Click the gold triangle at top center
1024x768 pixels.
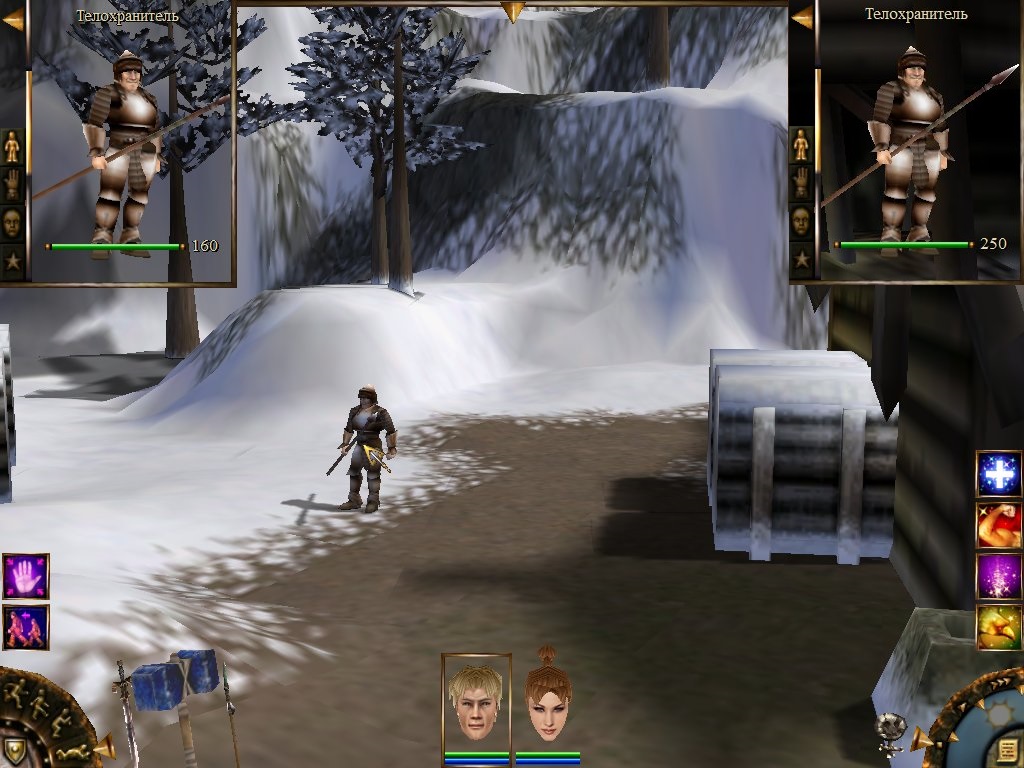pyautogui.click(x=512, y=12)
